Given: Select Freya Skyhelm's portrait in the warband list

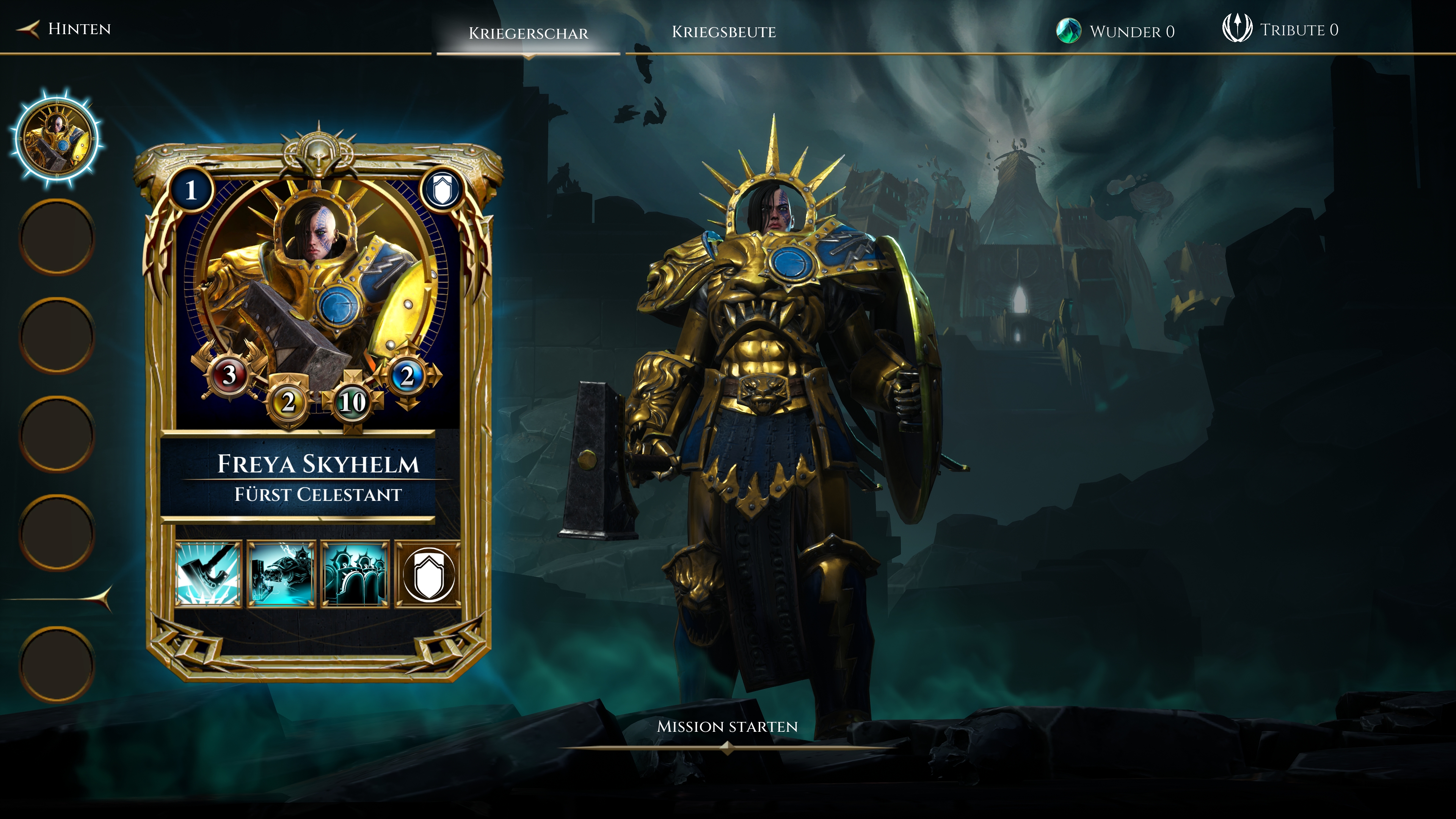Looking at the screenshot, I should point(56,138).
